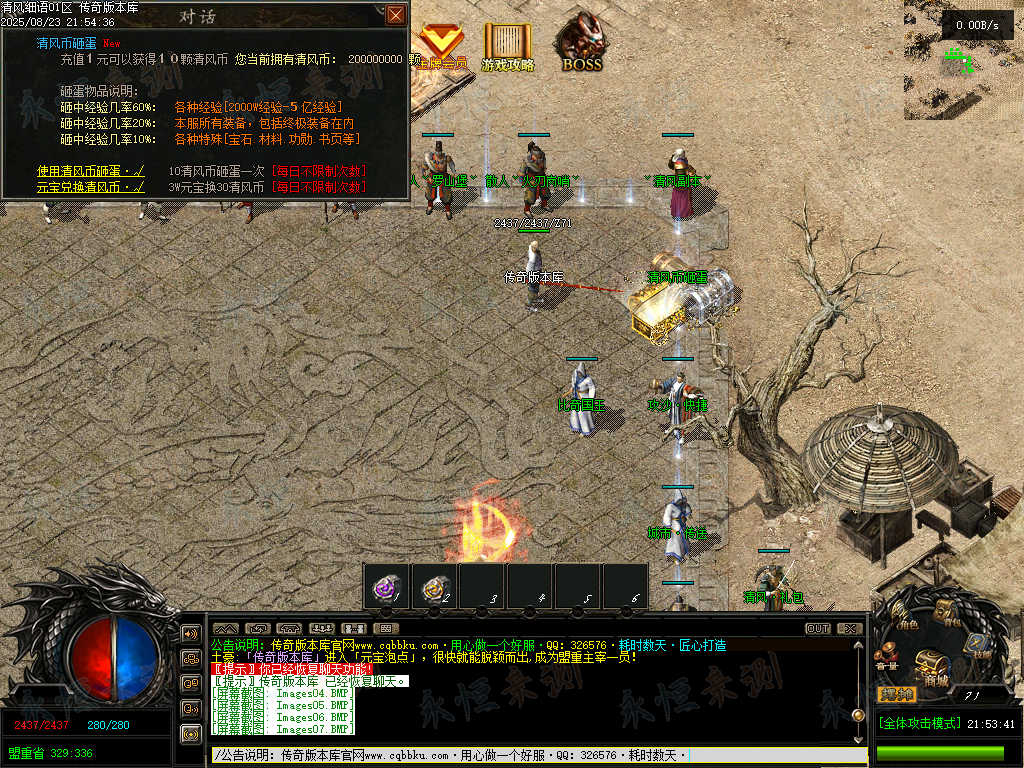Toggle the 全体攻击模式 attack mode label
The height and width of the screenshot is (768, 1024).
tap(919, 723)
